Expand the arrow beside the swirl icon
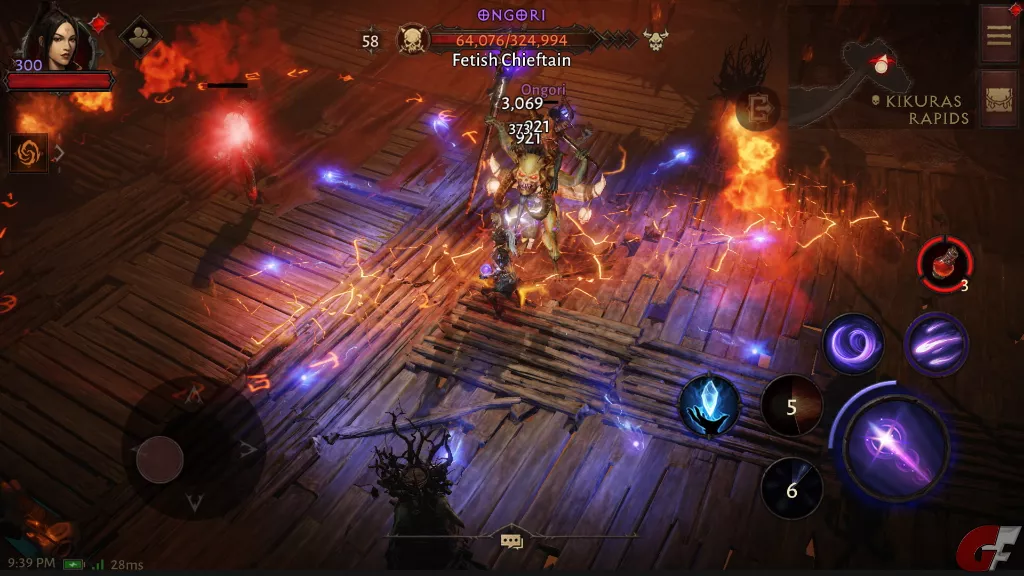The height and width of the screenshot is (576, 1024). coord(59,153)
